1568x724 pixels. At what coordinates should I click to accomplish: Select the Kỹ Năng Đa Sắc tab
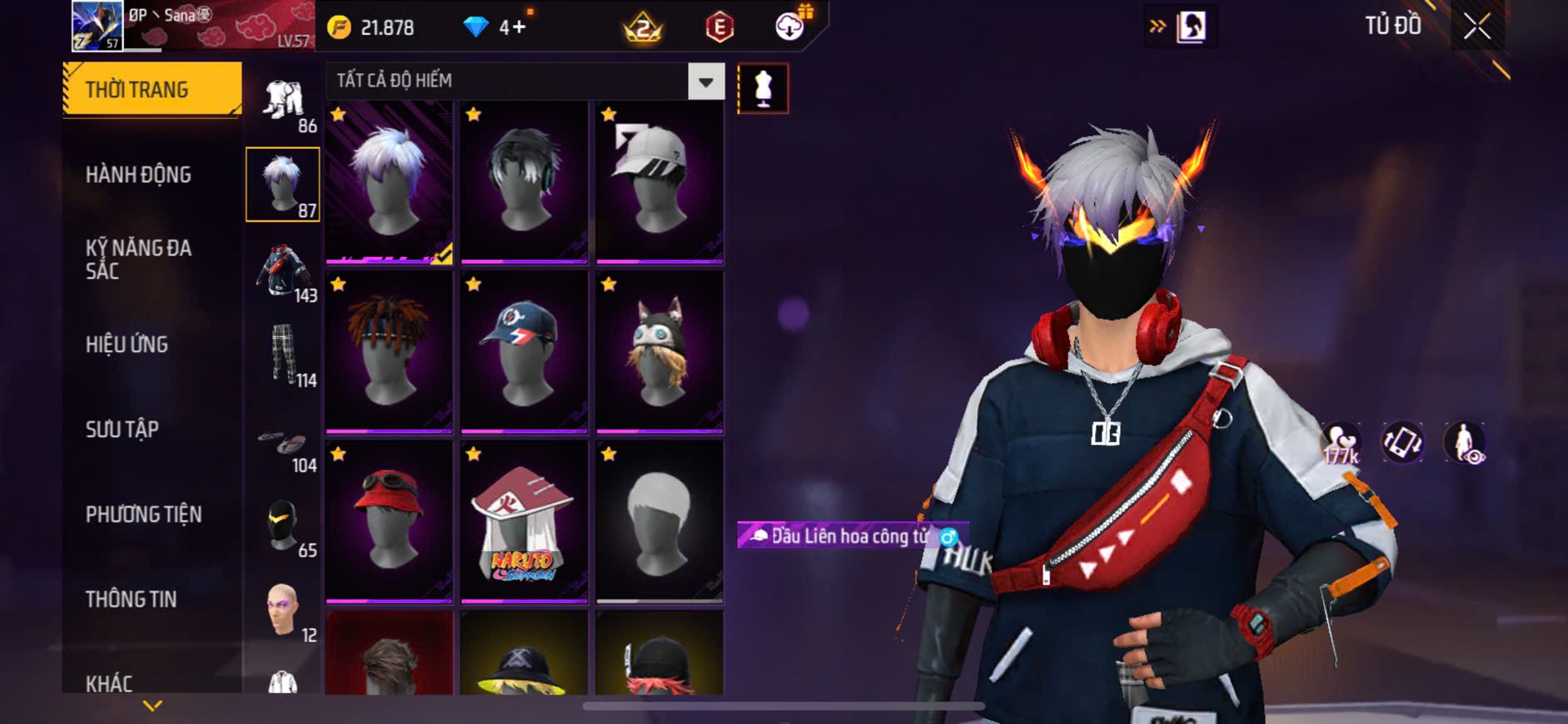138,259
